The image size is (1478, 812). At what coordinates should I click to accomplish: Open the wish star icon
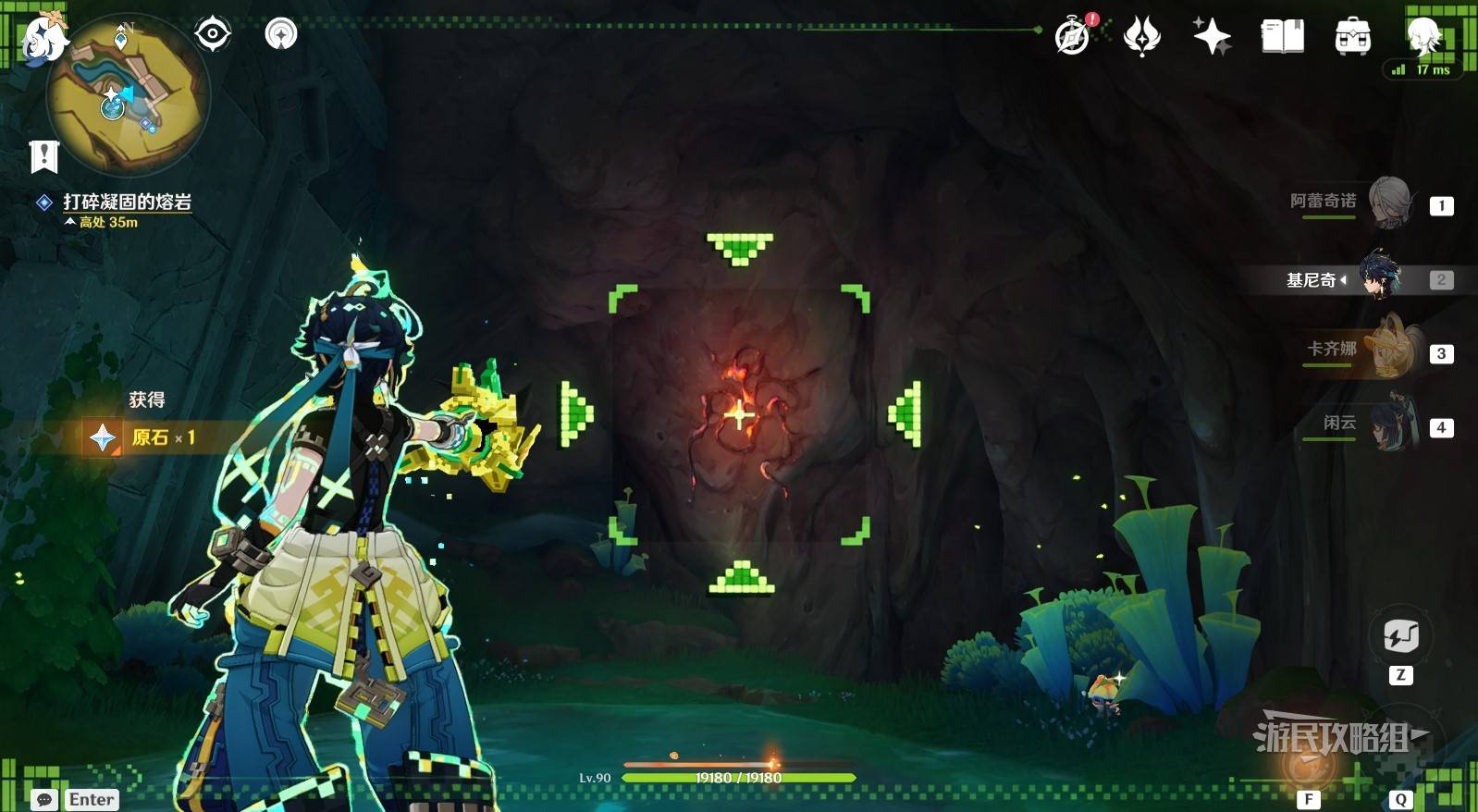tap(1212, 37)
